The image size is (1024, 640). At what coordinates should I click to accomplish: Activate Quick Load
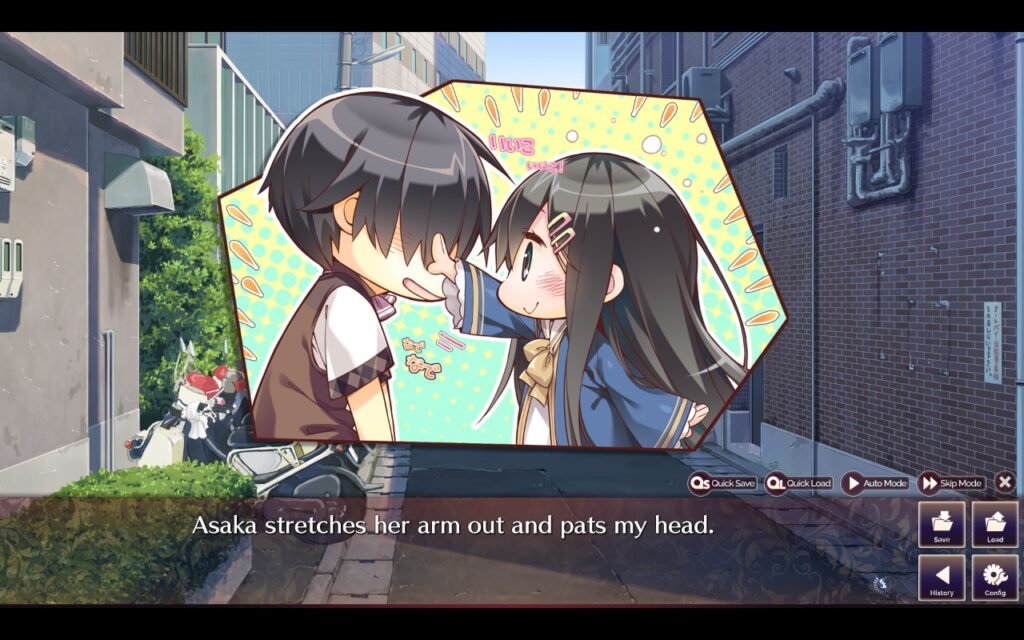(x=798, y=483)
